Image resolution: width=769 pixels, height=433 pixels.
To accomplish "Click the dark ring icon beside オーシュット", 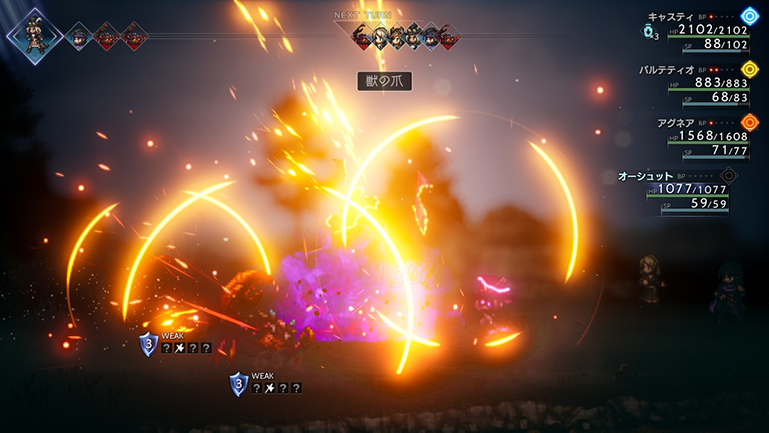I will 729,175.
